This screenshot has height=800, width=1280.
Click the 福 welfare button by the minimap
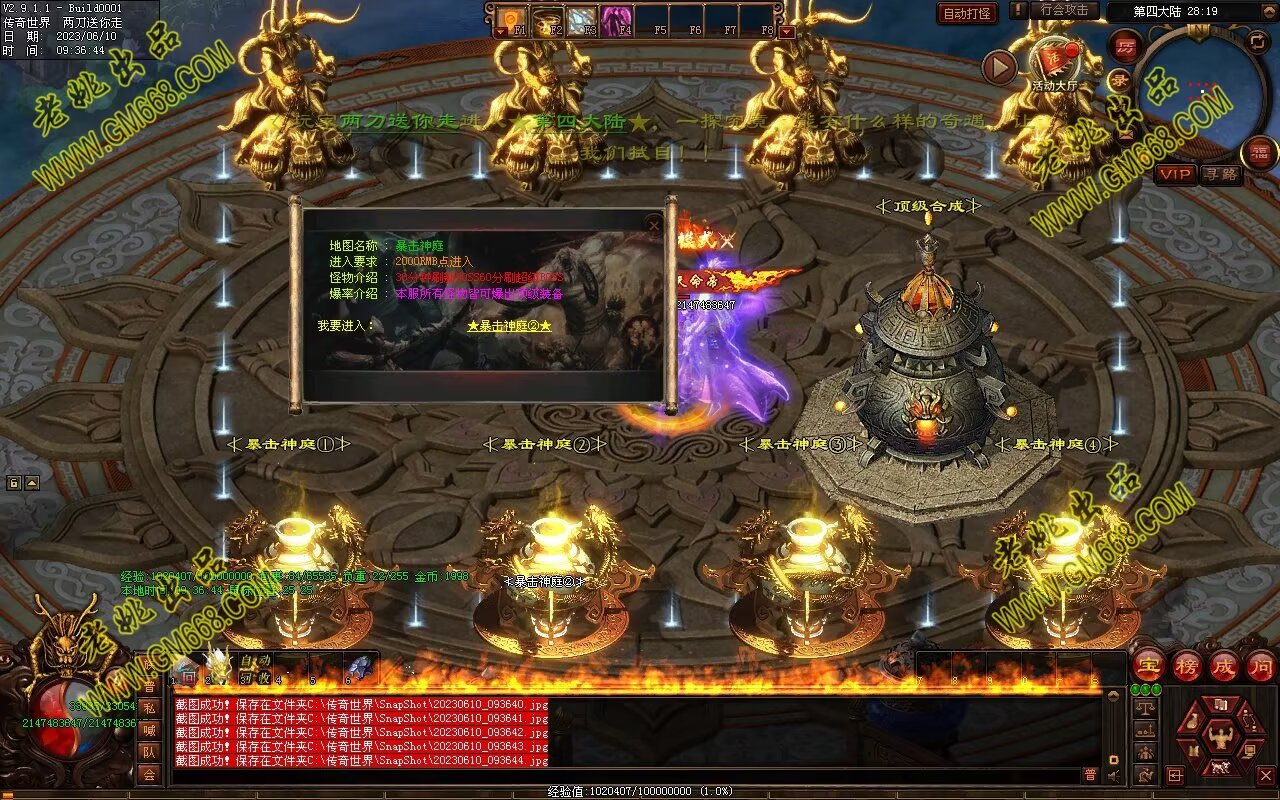pos(1258,153)
